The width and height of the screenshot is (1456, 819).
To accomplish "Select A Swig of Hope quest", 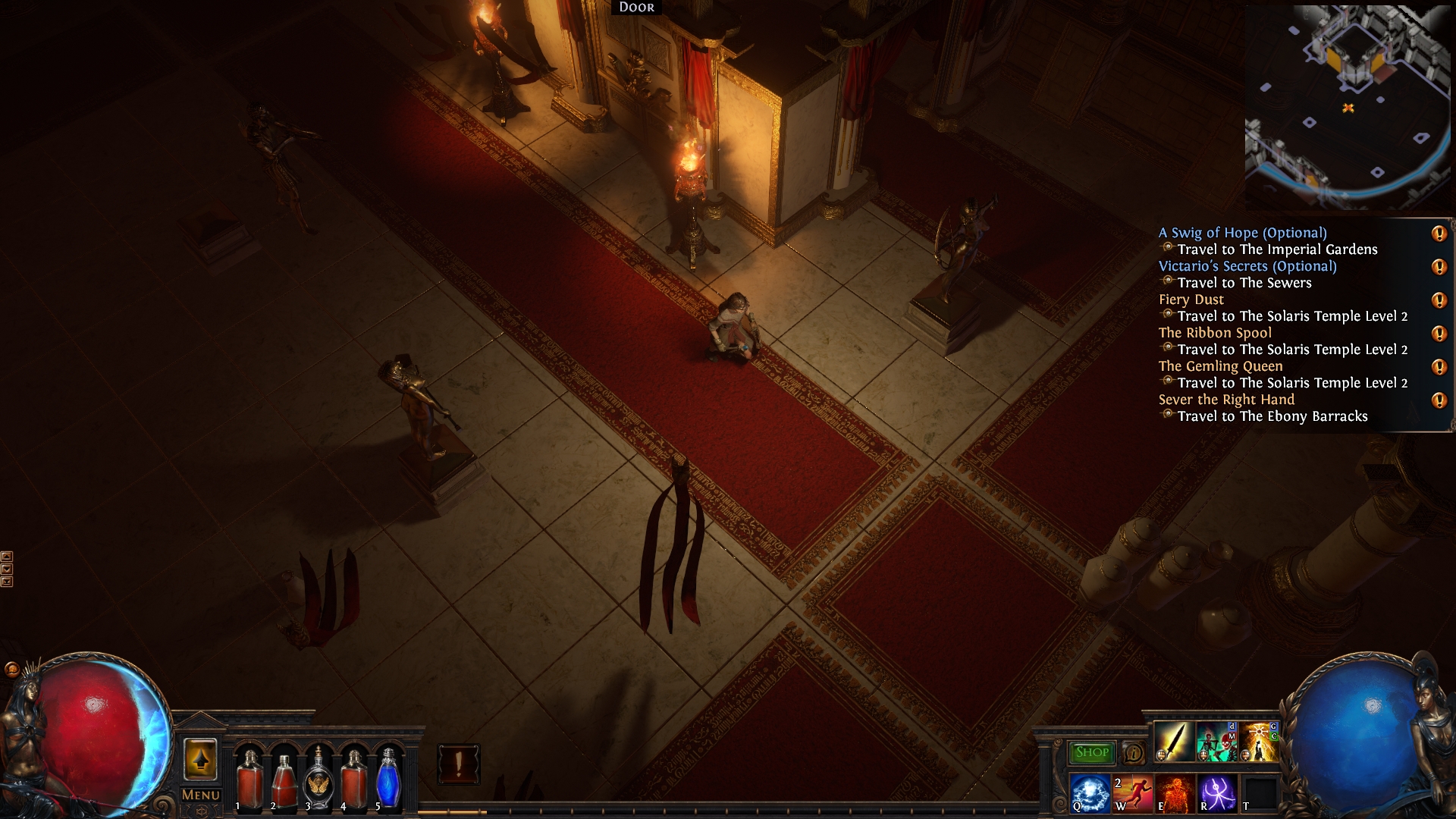I will click(1242, 233).
